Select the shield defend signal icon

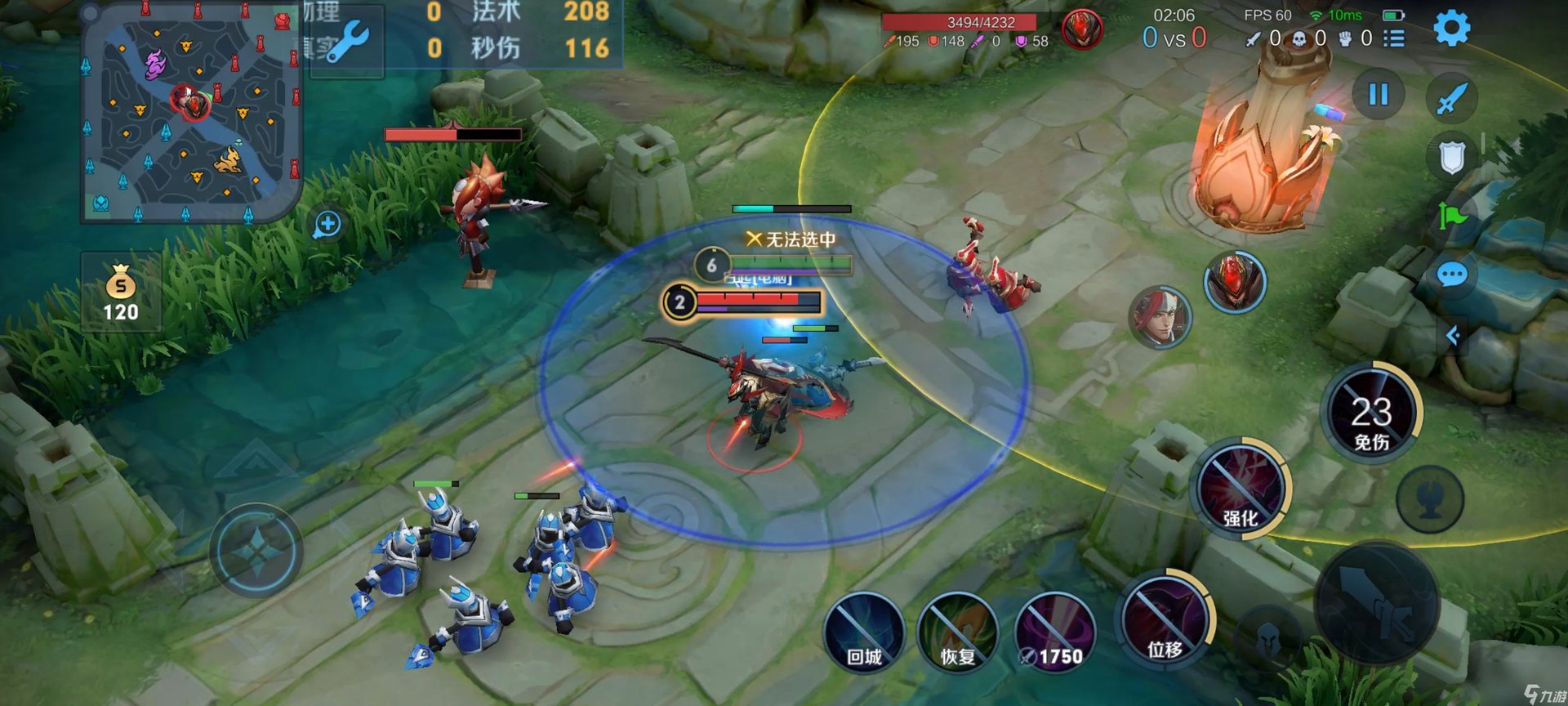pyautogui.click(x=1451, y=158)
